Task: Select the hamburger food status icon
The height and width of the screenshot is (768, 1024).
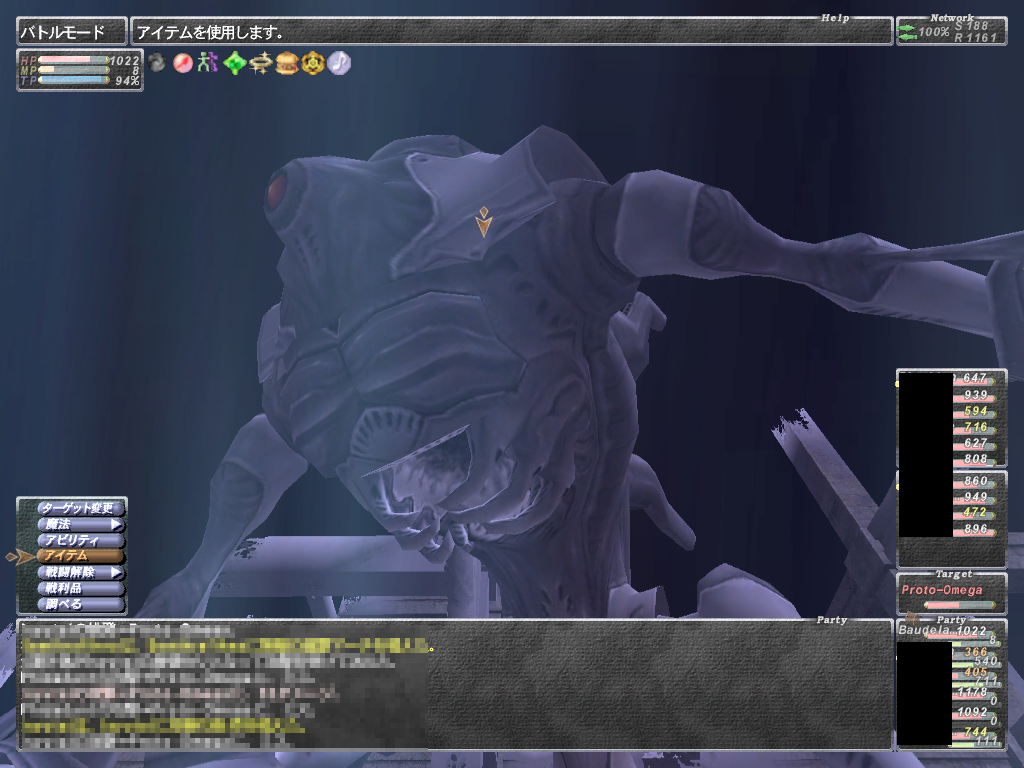Action: (x=287, y=64)
